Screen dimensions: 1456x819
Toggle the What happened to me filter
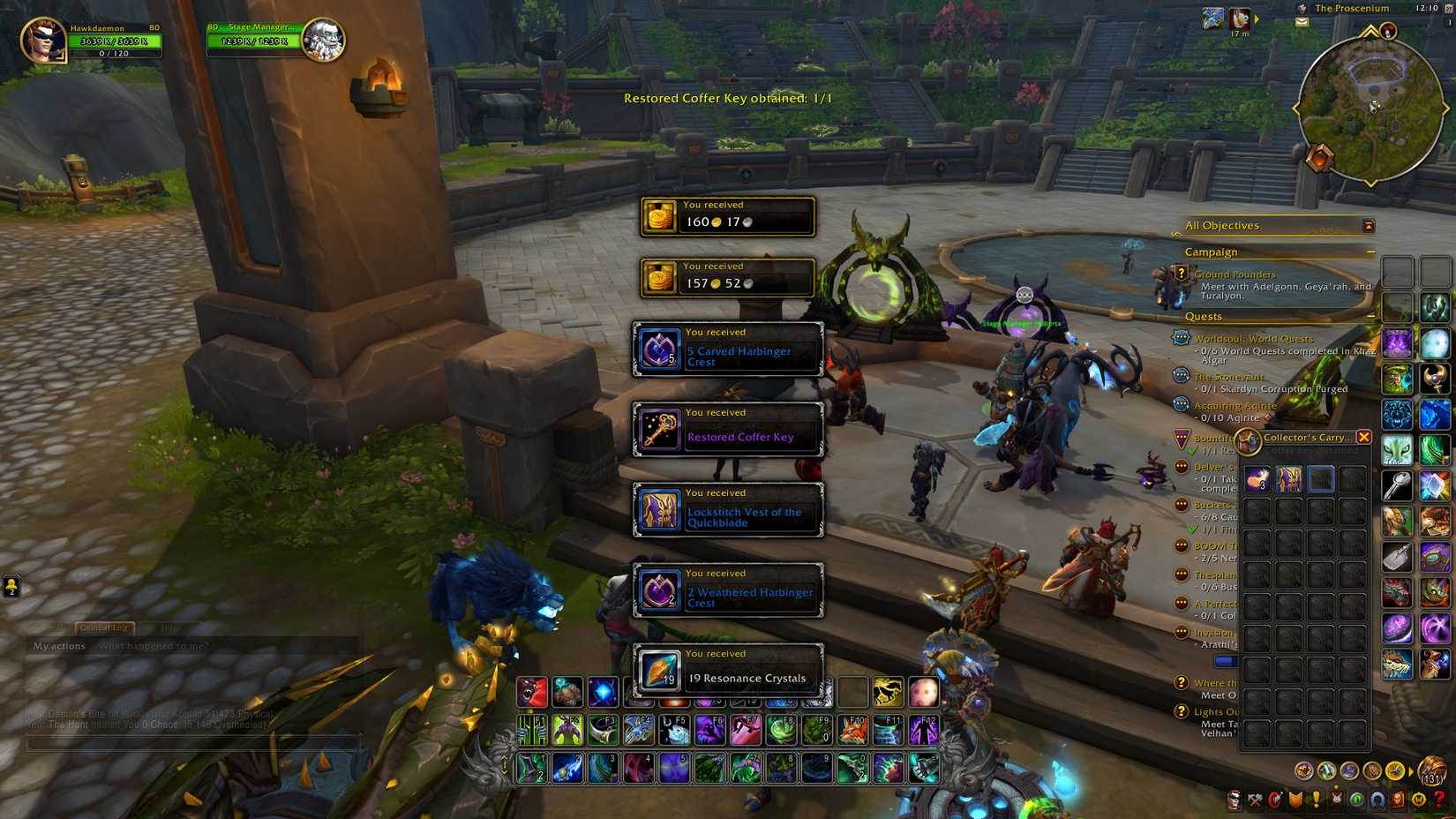154,646
